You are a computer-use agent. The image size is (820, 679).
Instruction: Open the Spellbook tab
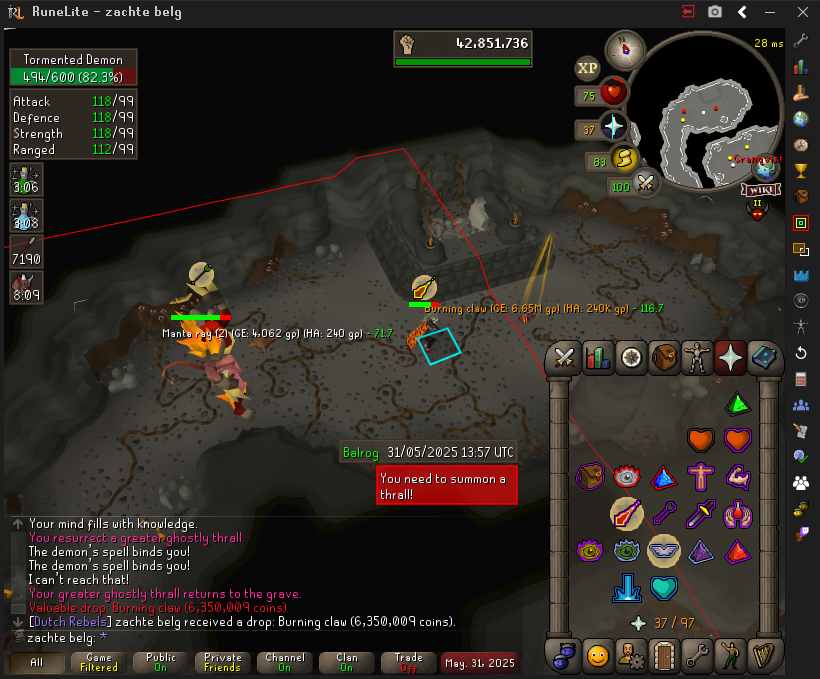coord(764,357)
